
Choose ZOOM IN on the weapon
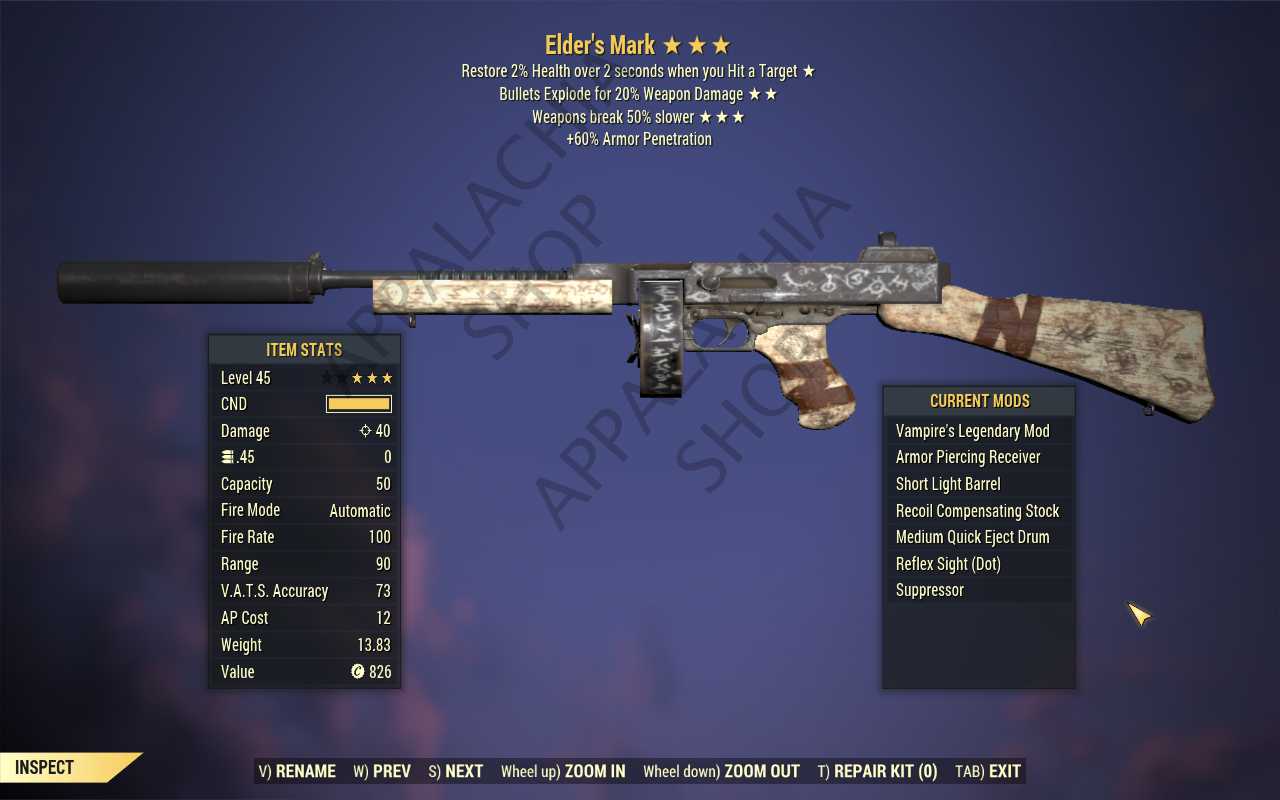pyautogui.click(x=563, y=771)
